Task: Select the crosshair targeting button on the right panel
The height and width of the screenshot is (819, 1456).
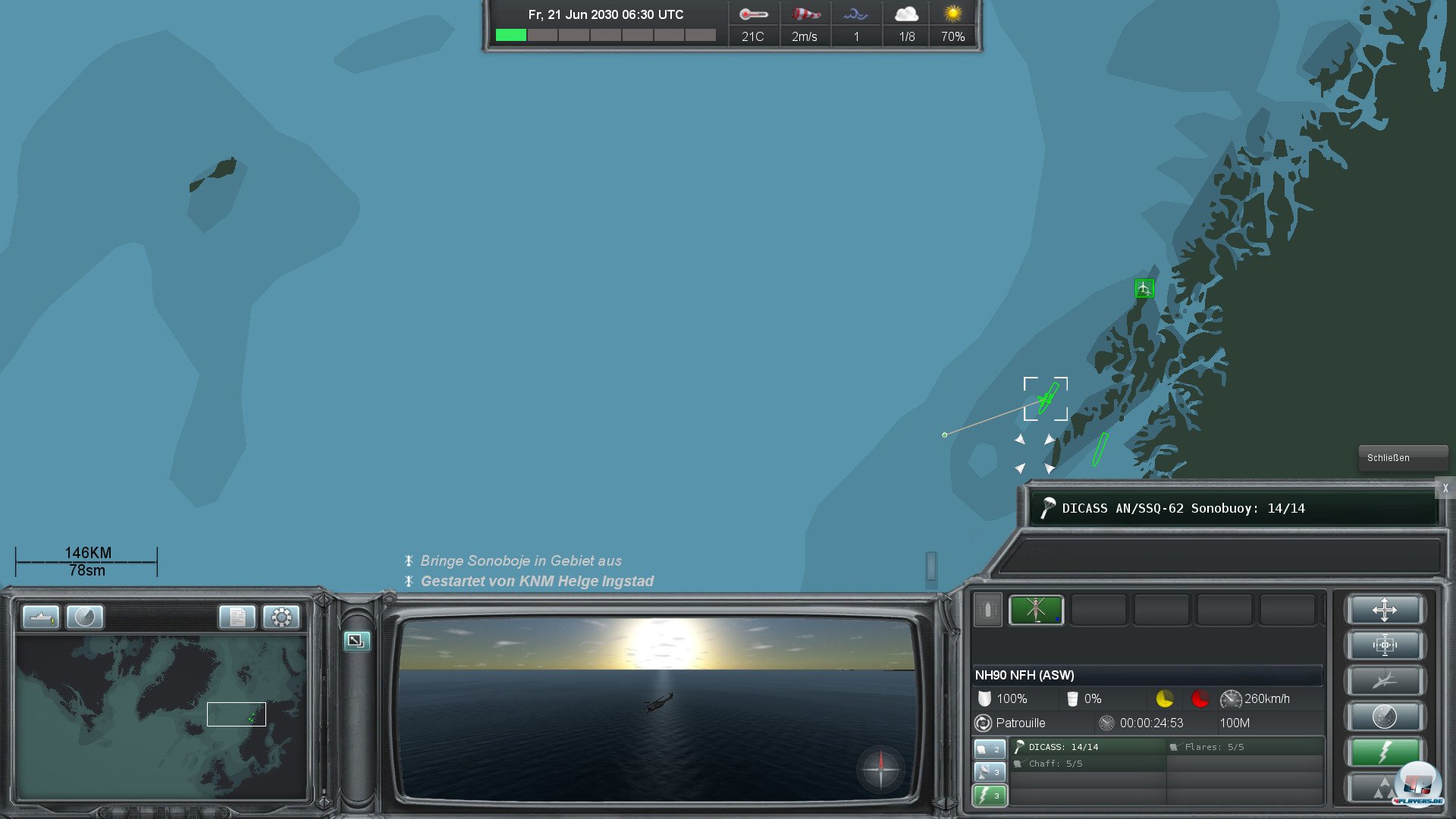Action: (1384, 645)
